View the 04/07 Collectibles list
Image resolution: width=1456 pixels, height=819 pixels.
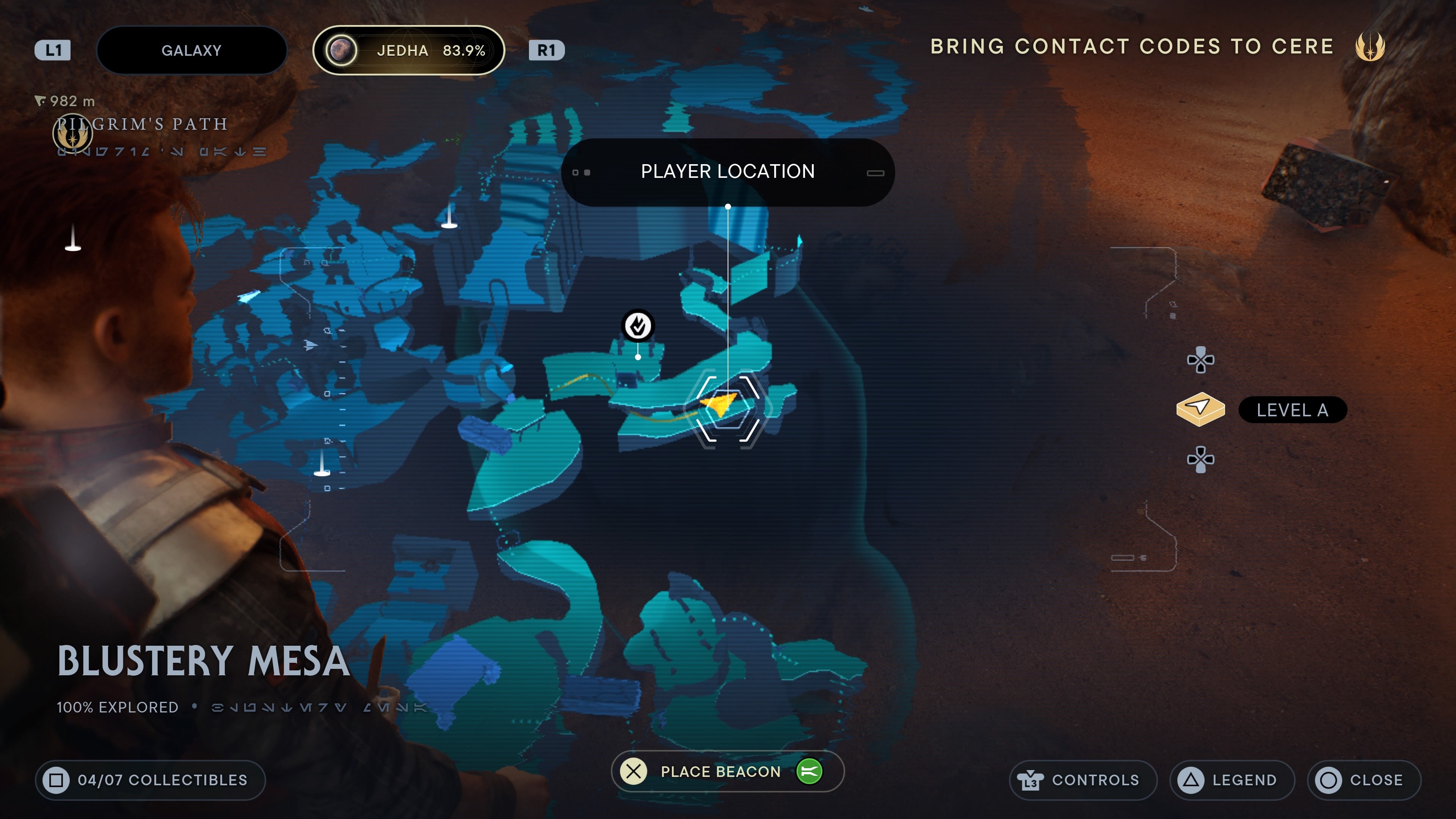(x=151, y=780)
